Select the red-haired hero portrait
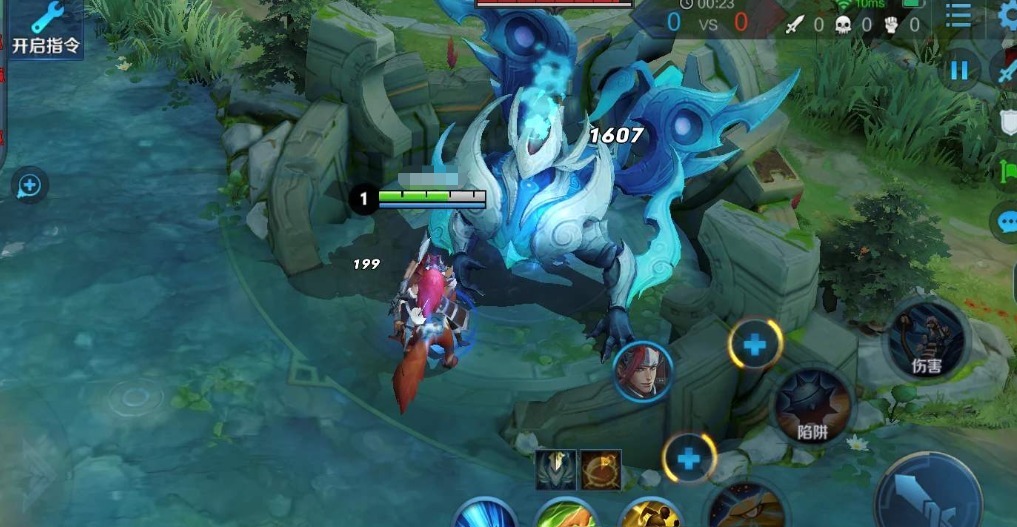 [642, 371]
